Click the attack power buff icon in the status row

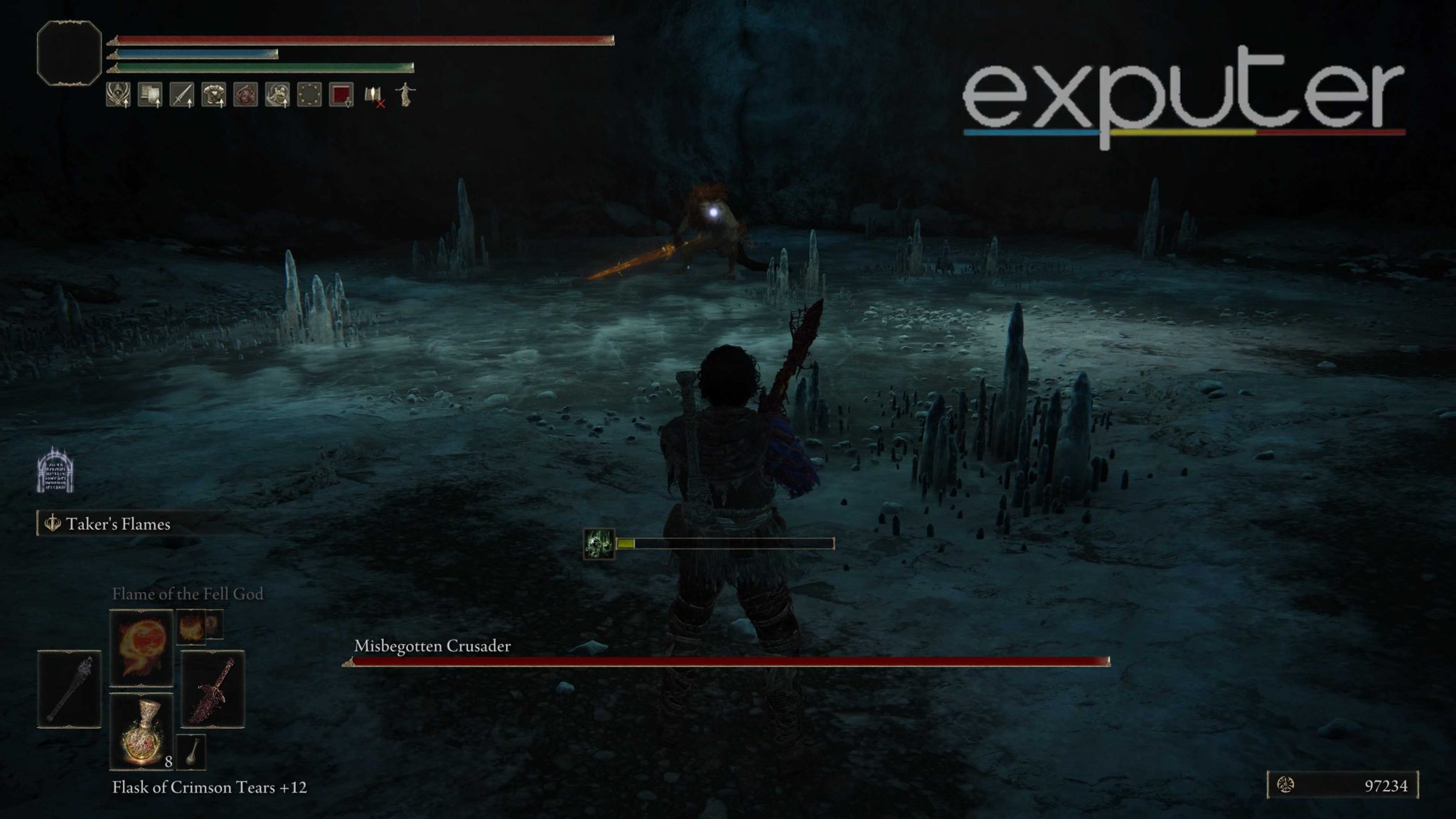(x=117, y=95)
